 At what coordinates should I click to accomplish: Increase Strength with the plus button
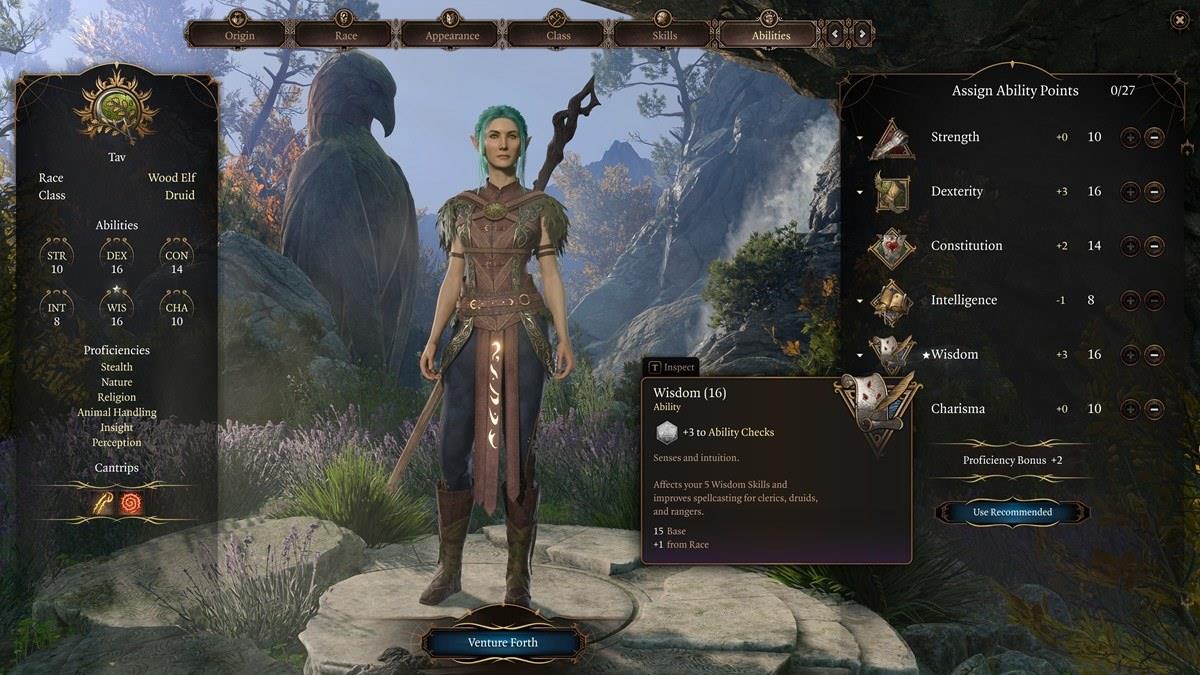click(1130, 137)
